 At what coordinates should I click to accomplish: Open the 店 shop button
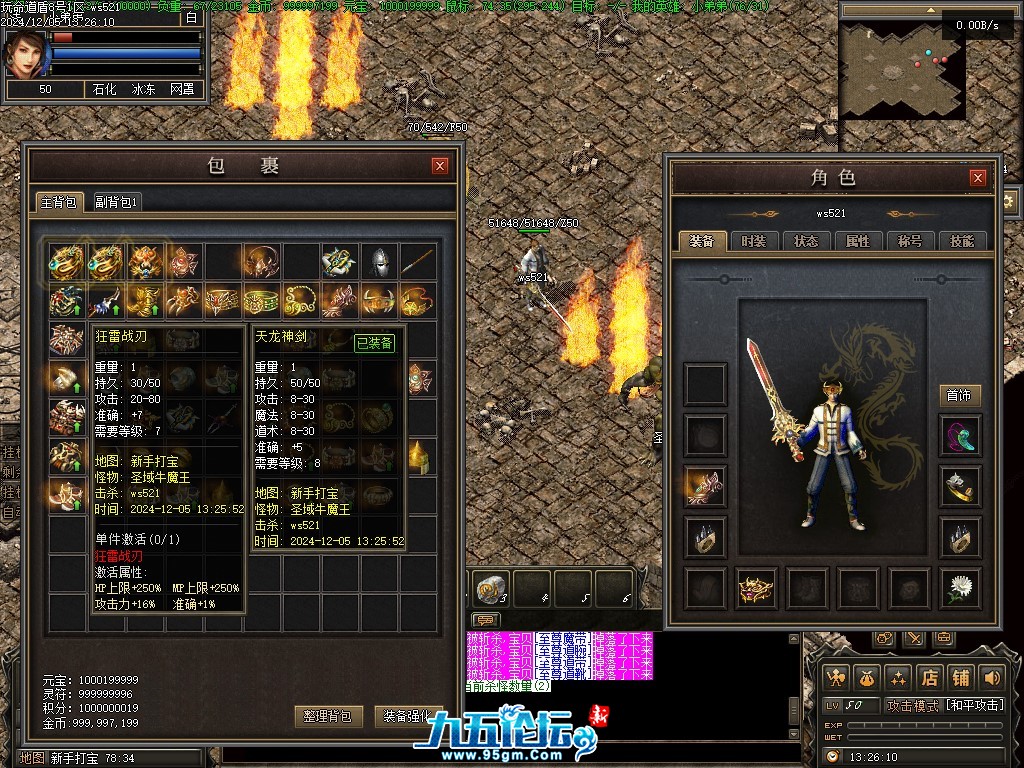929,677
